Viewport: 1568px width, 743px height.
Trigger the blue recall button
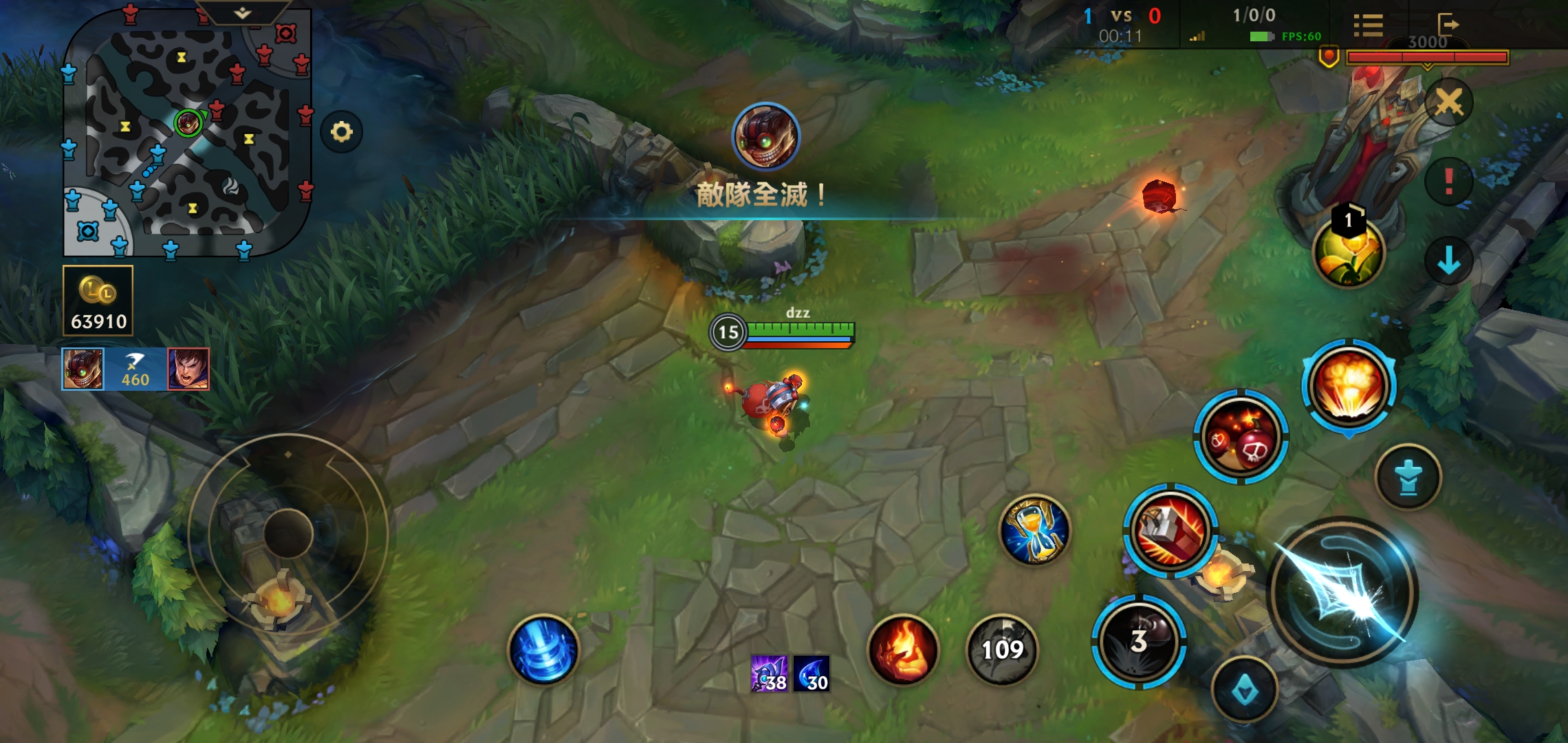(543, 649)
